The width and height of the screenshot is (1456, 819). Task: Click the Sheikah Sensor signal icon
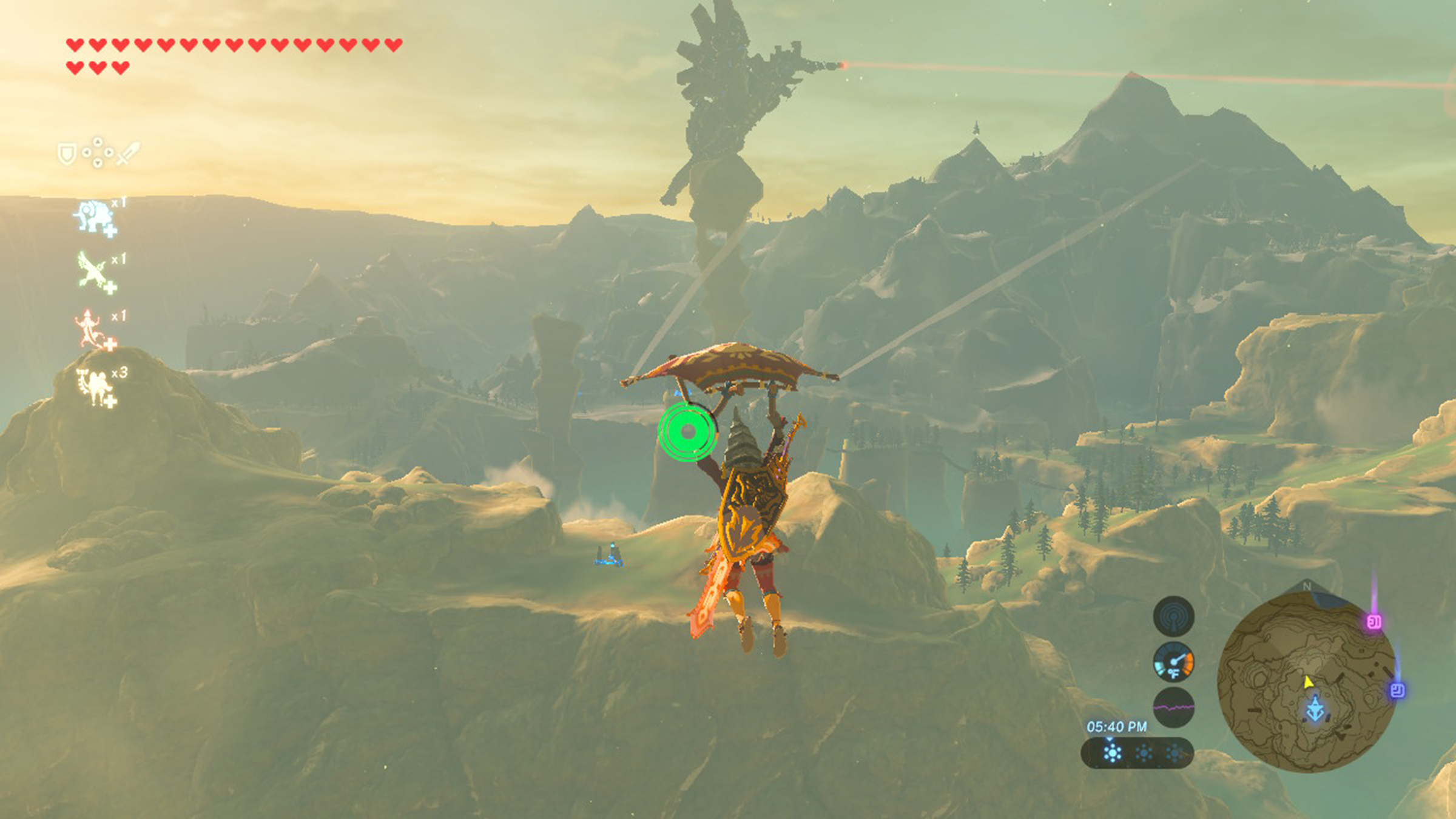(1173, 616)
